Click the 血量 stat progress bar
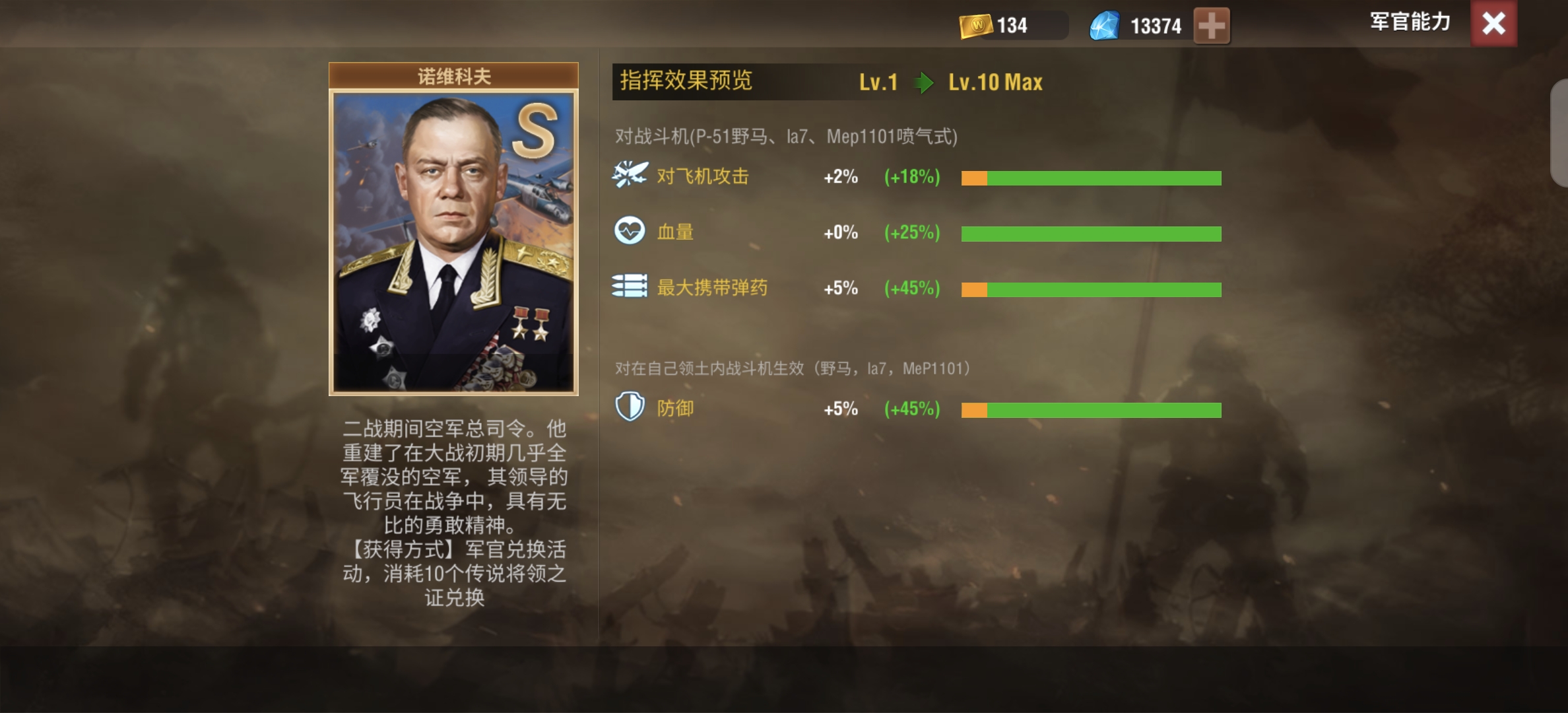This screenshot has width=1568, height=713. click(x=1092, y=232)
